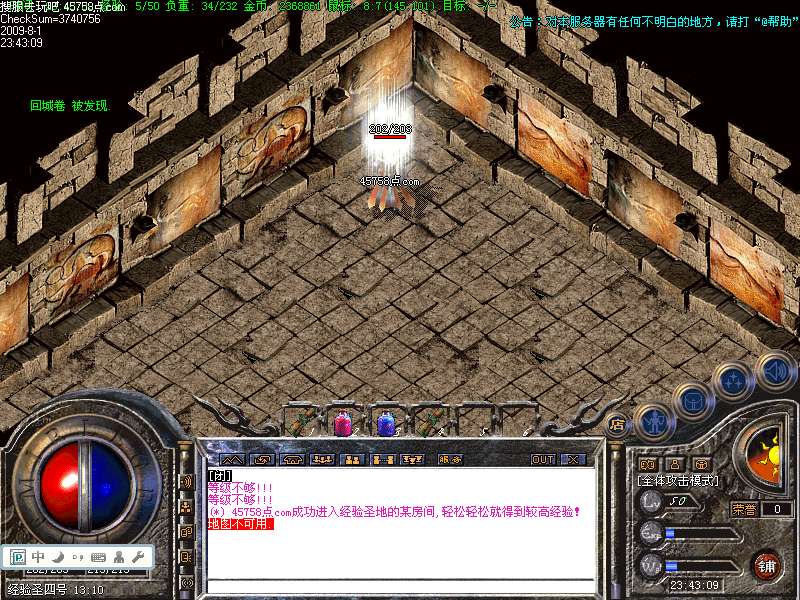800x600 pixels.
Task: Use the blue mana potion in belt
Action: click(x=387, y=422)
